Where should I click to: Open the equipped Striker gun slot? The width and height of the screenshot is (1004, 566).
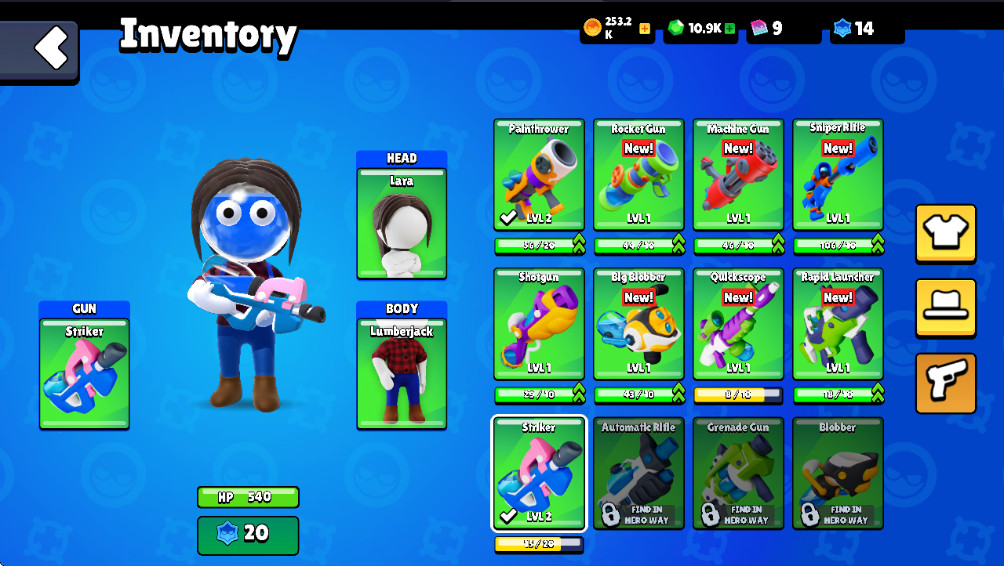(x=84, y=372)
